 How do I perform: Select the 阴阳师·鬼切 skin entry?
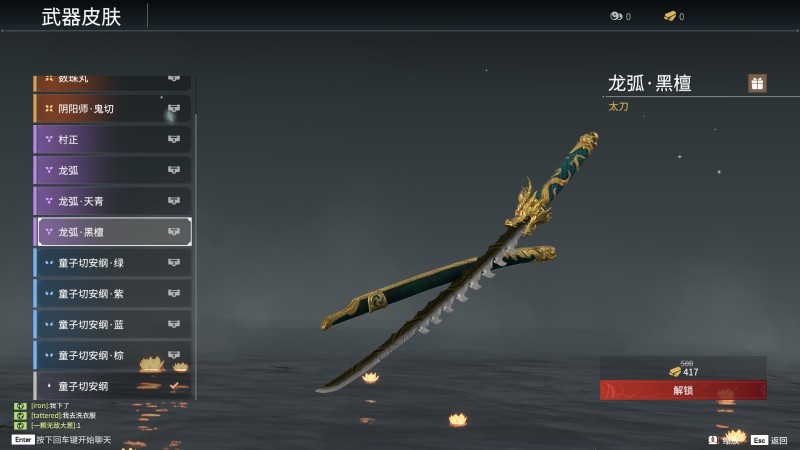(112, 108)
